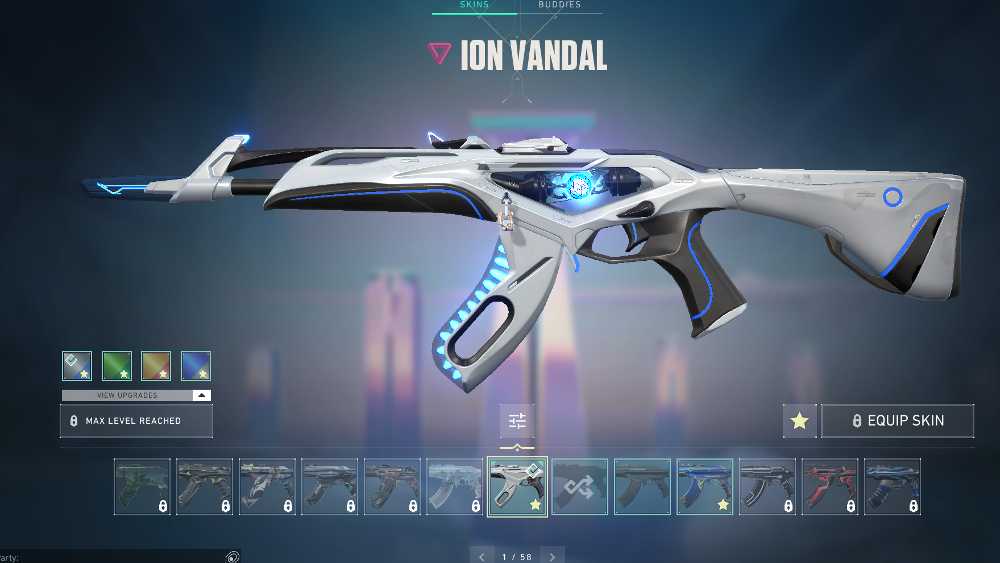Select the default white variant swatch
Image resolution: width=1000 pixels, height=563 pixels.
tap(77, 366)
